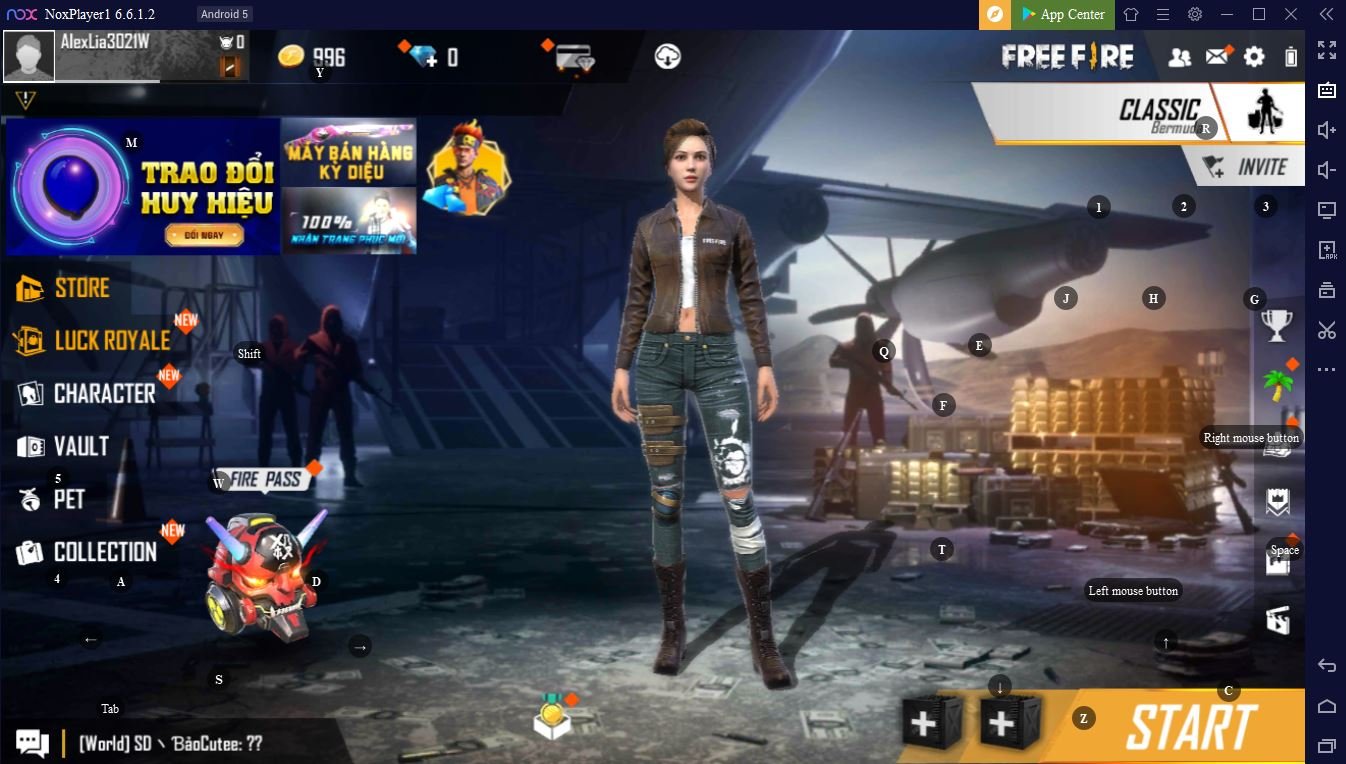Toggle Nox volume up control
Screen dimensions: 1346x764
click(x=1327, y=129)
